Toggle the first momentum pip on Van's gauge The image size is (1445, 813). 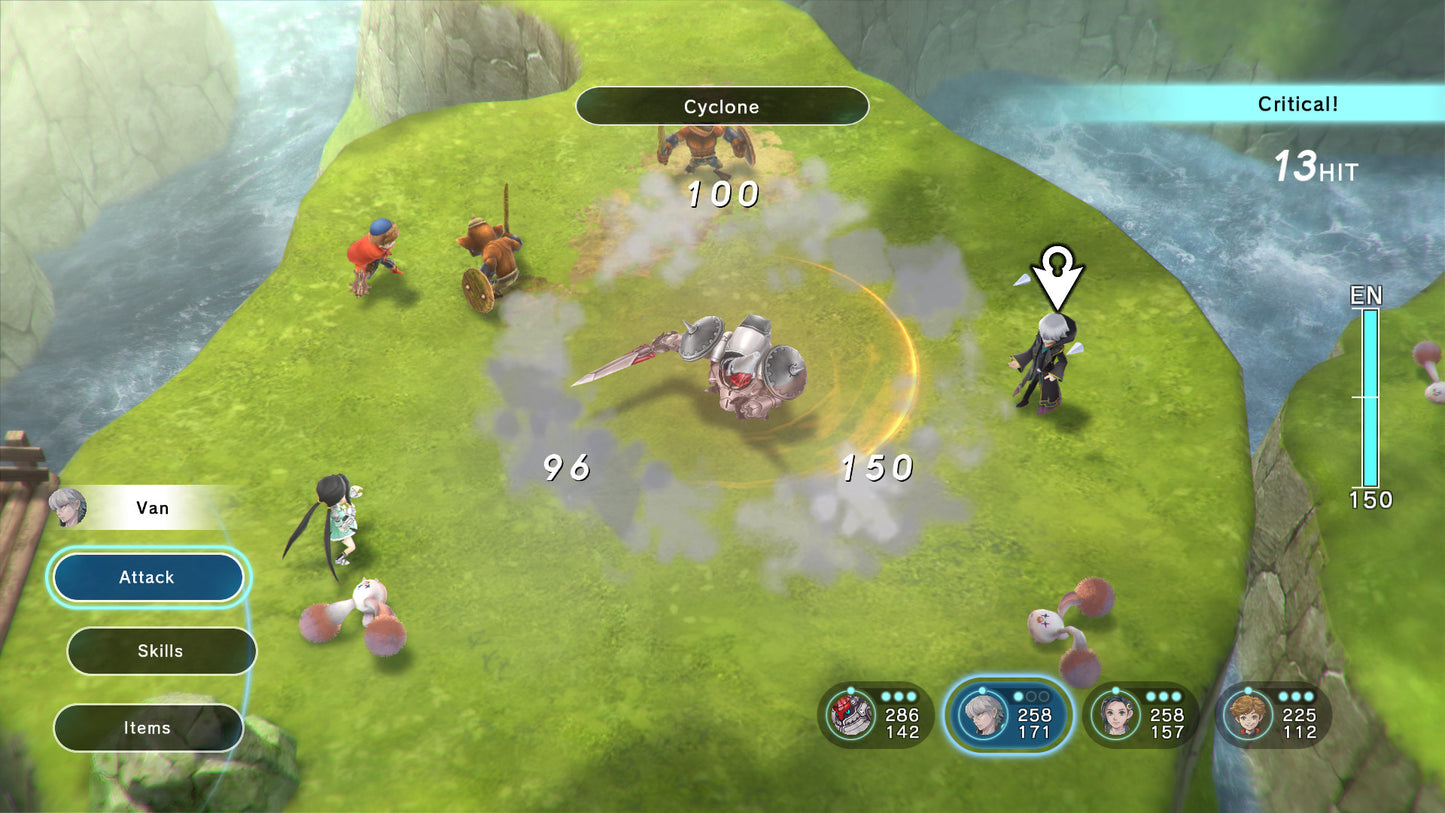1017,696
